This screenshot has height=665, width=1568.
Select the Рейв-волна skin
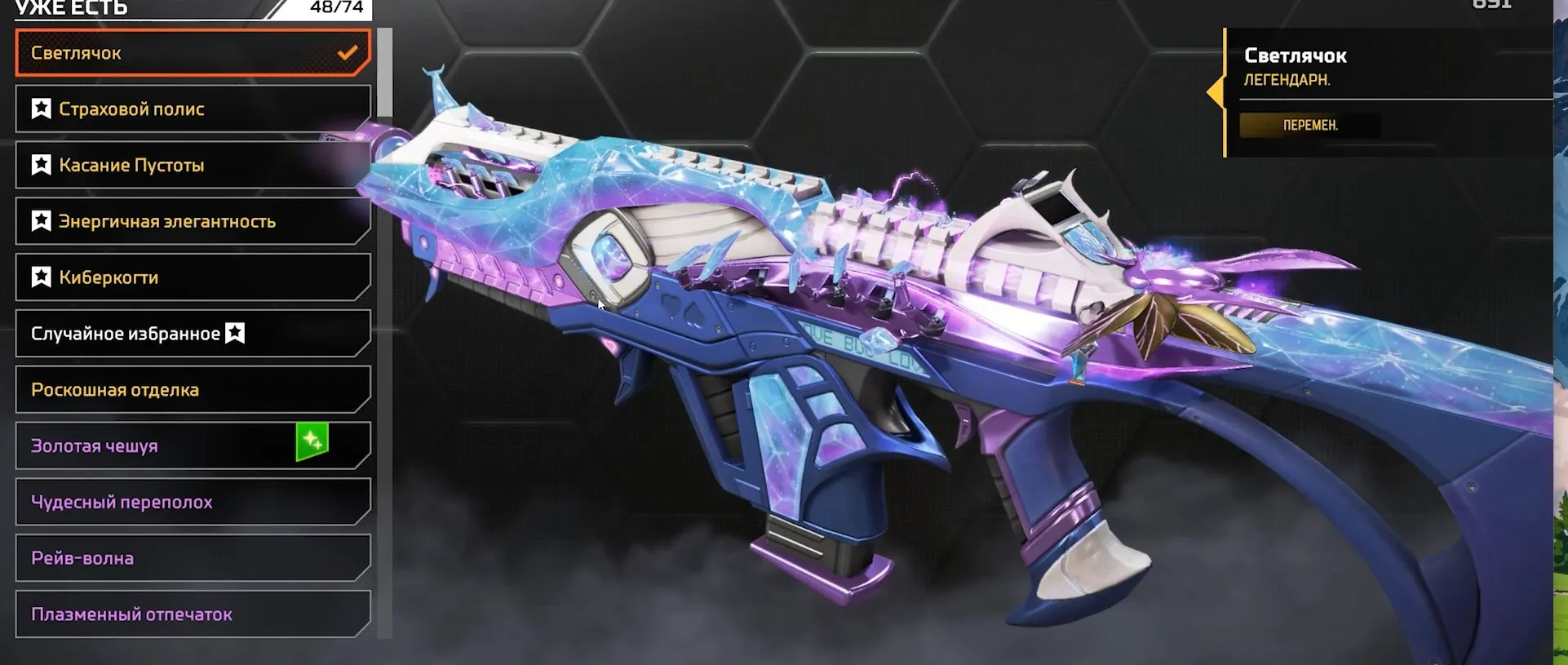click(163, 558)
